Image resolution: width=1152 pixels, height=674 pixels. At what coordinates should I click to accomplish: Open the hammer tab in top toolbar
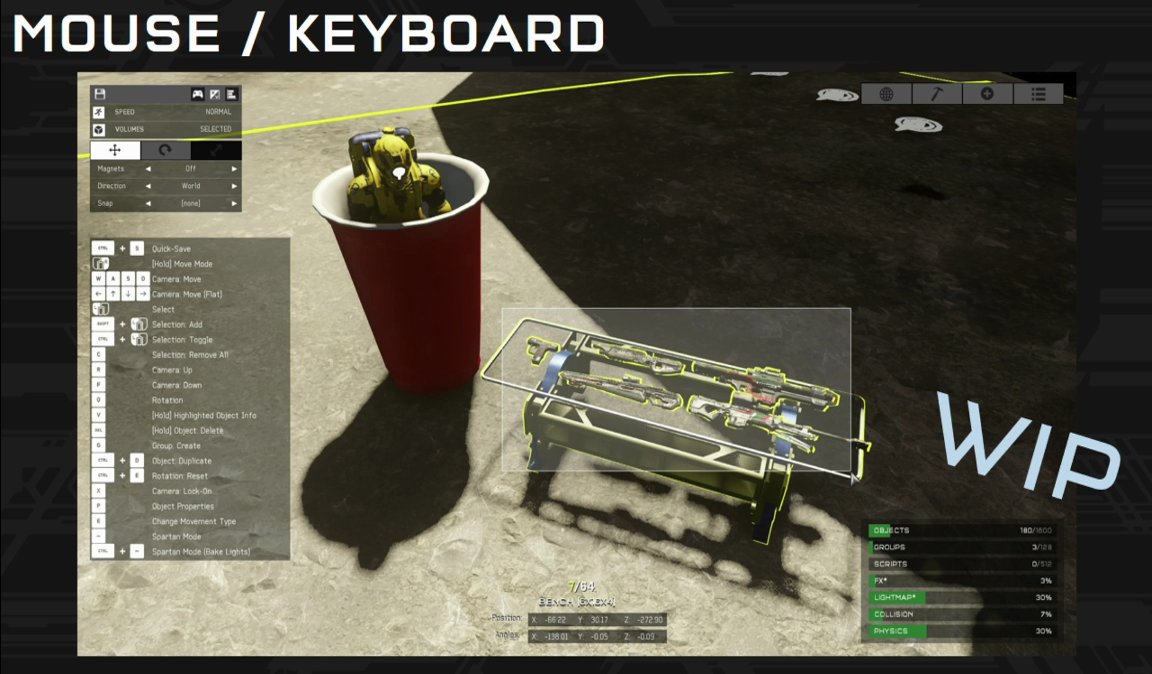click(936, 94)
